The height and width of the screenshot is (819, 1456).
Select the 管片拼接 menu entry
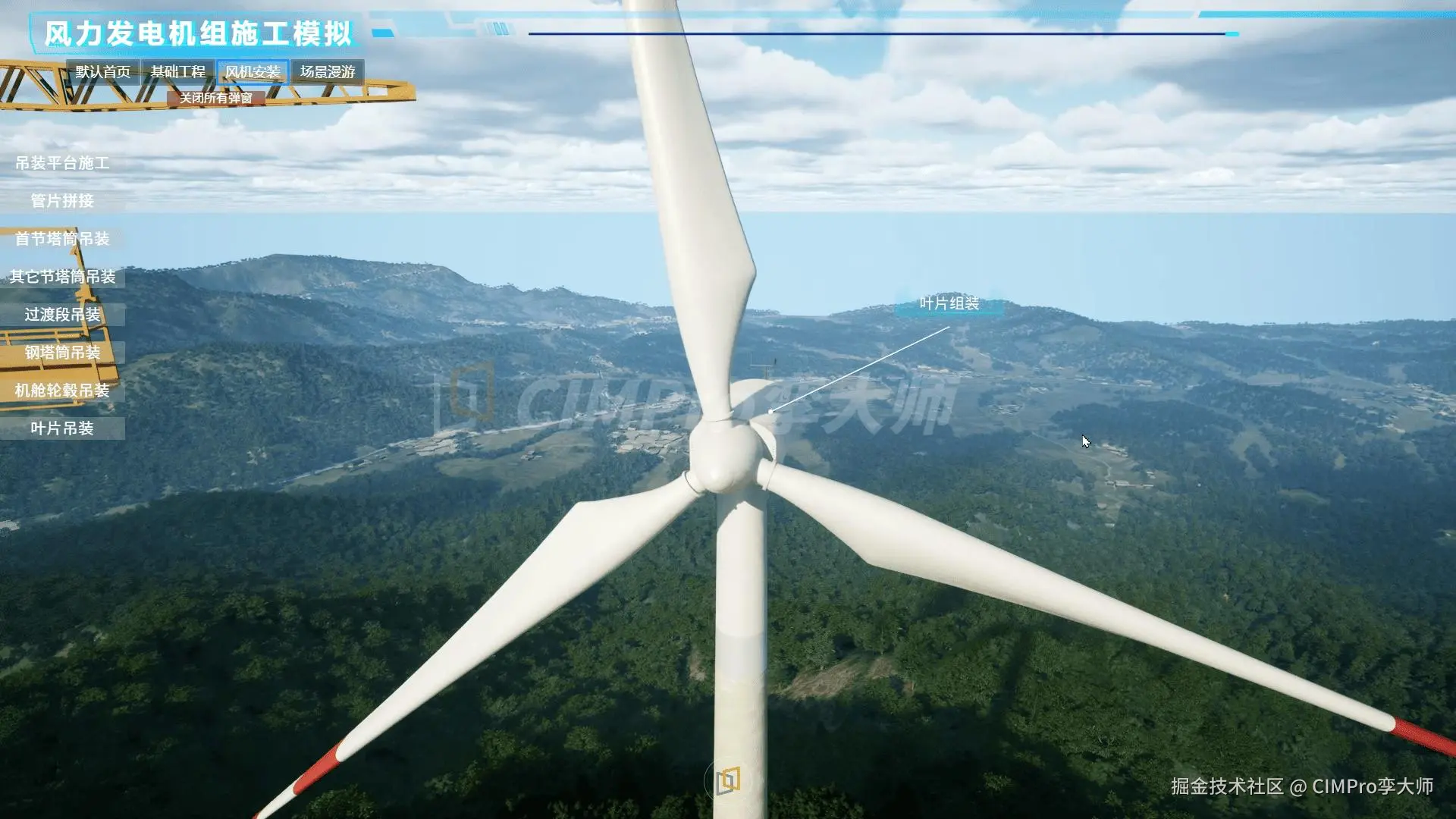click(62, 201)
